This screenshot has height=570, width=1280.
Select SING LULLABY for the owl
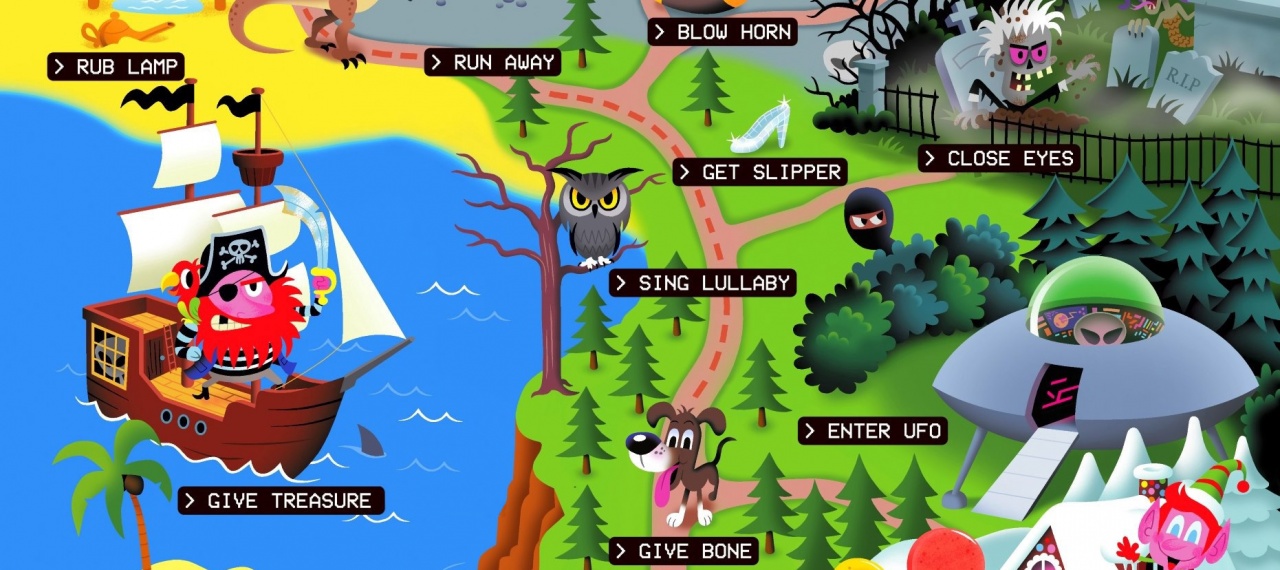pos(702,283)
